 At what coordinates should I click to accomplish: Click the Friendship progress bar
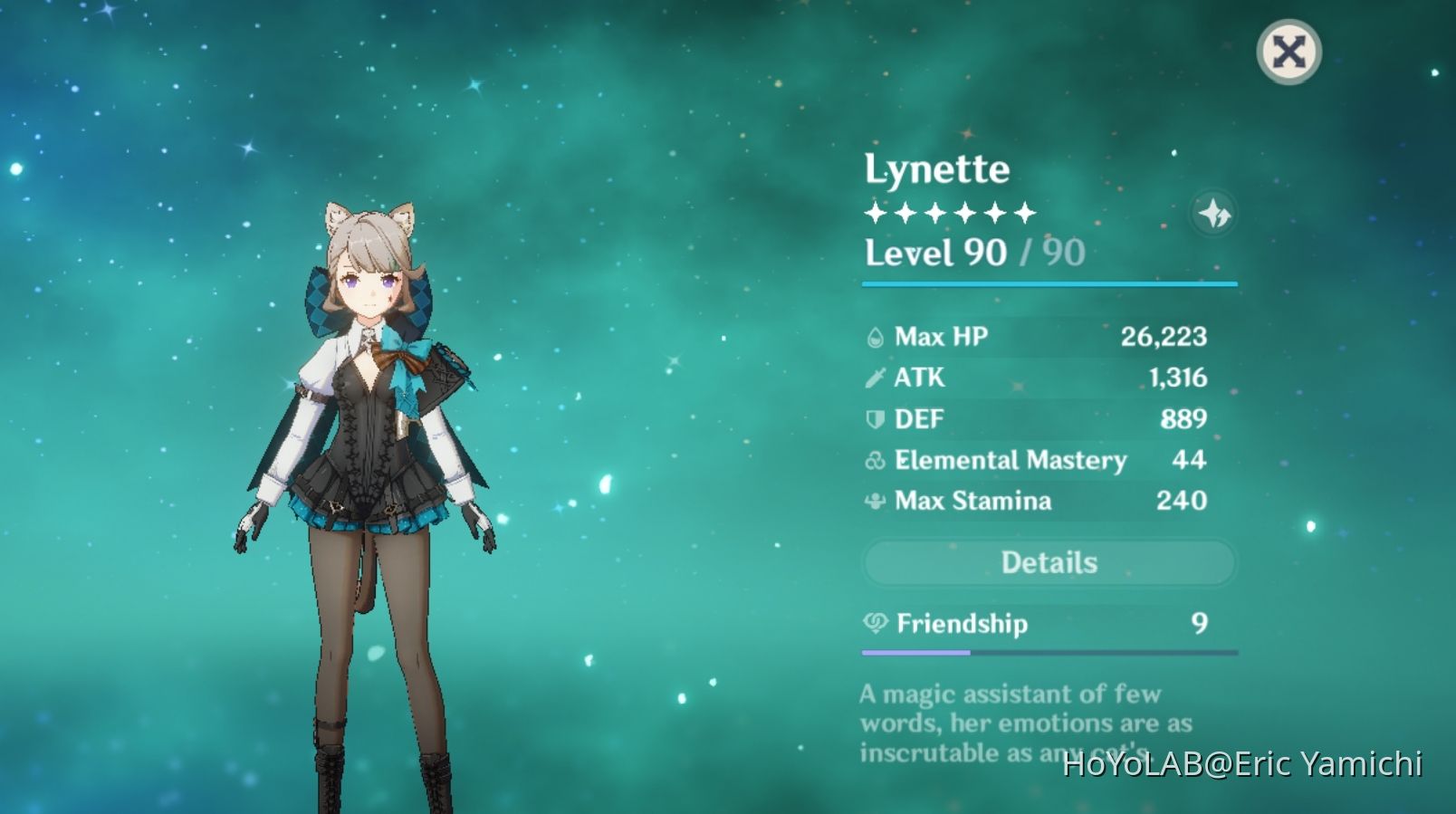click(1049, 651)
